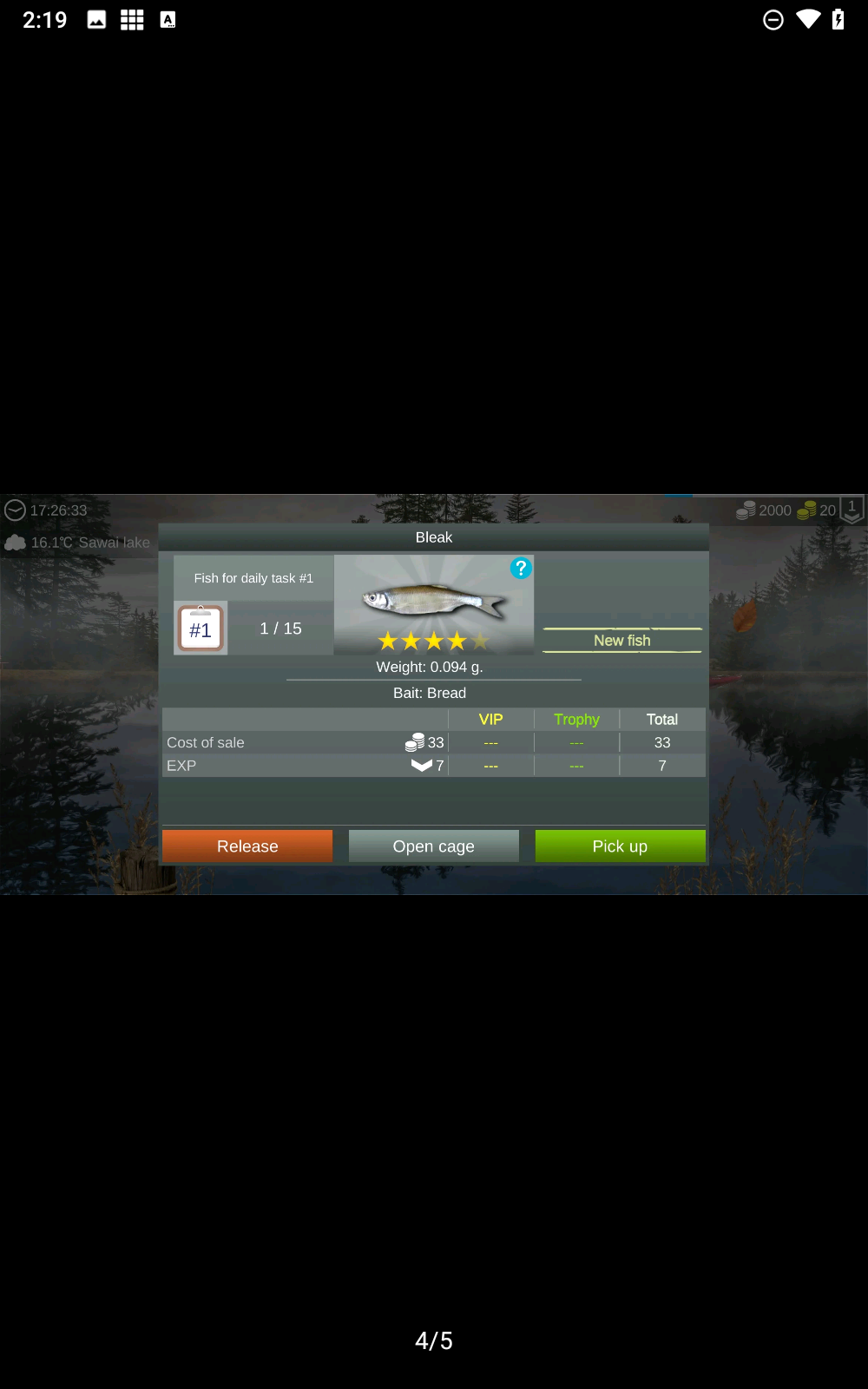Show fish info via question mark icon

[521, 569]
